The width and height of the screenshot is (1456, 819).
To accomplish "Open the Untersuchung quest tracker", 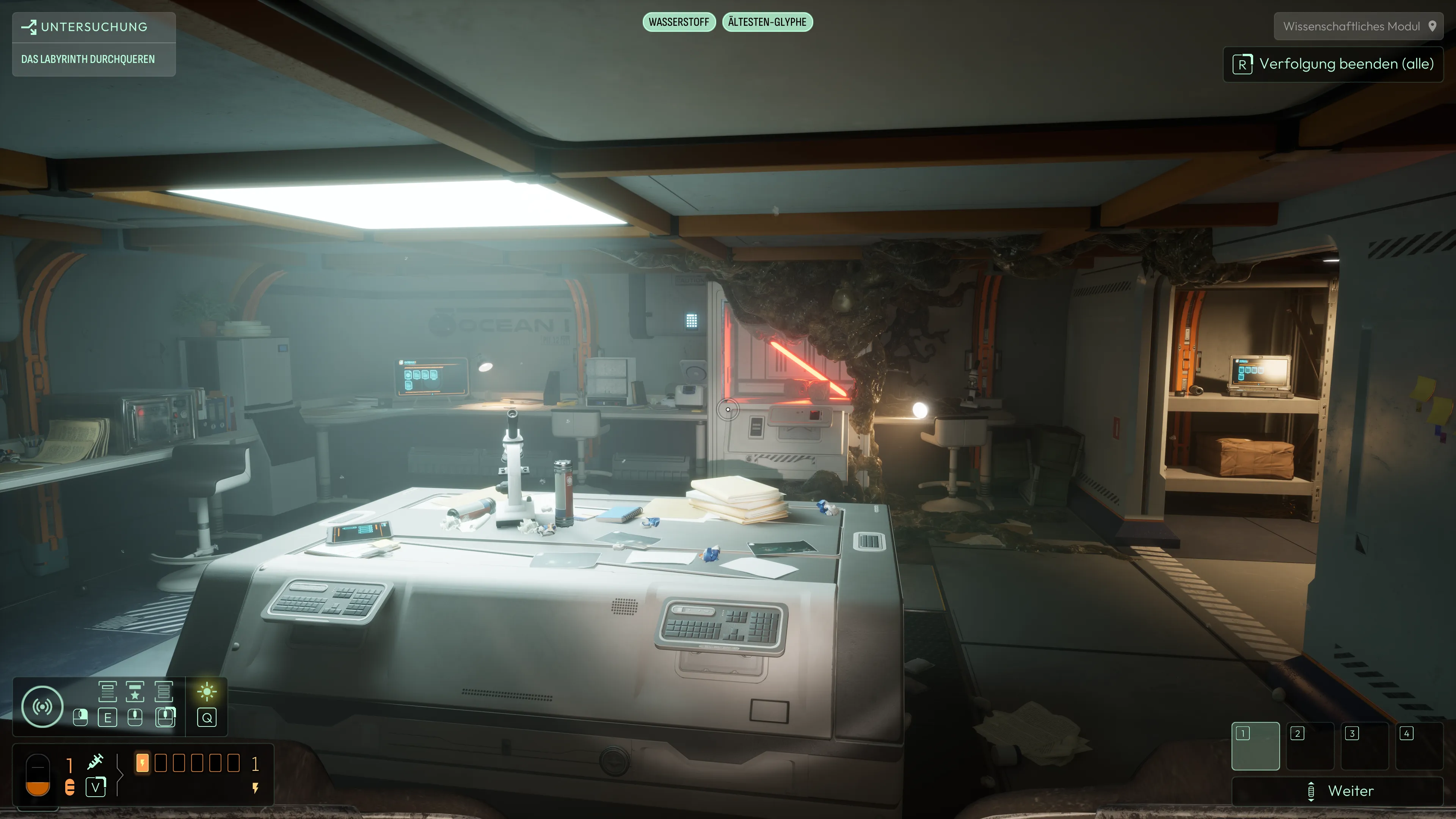I will coord(93,27).
